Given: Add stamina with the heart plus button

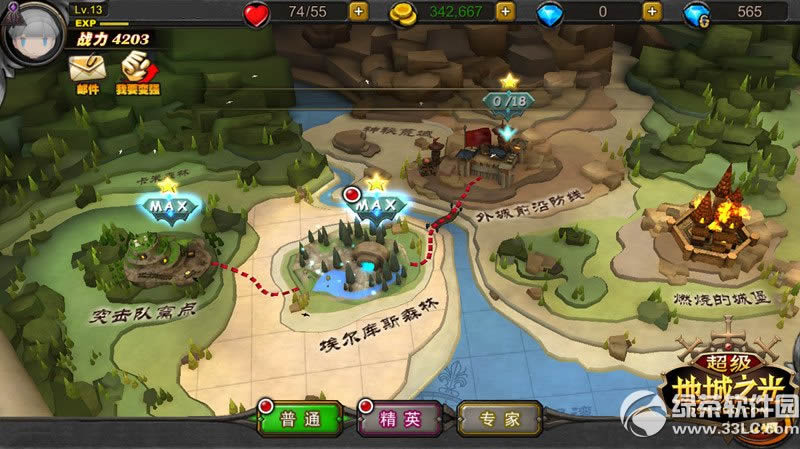Looking at the screenshot, I should [358, 12].
